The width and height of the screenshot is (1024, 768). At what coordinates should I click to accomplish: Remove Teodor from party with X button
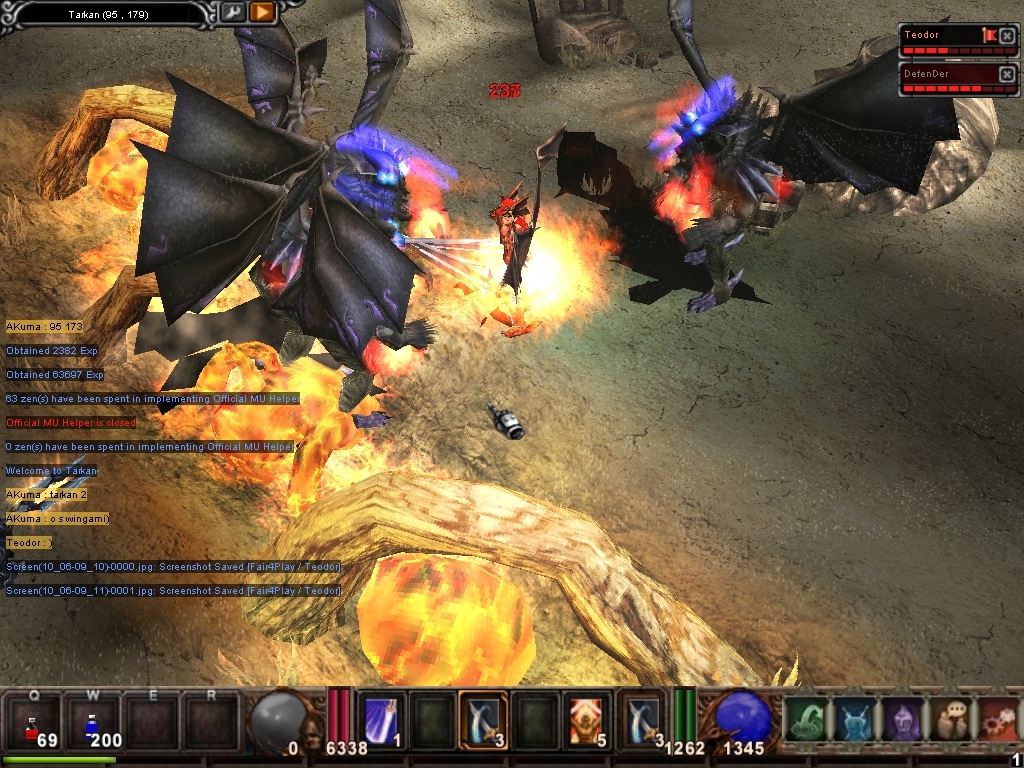[x=1006, y=35]
